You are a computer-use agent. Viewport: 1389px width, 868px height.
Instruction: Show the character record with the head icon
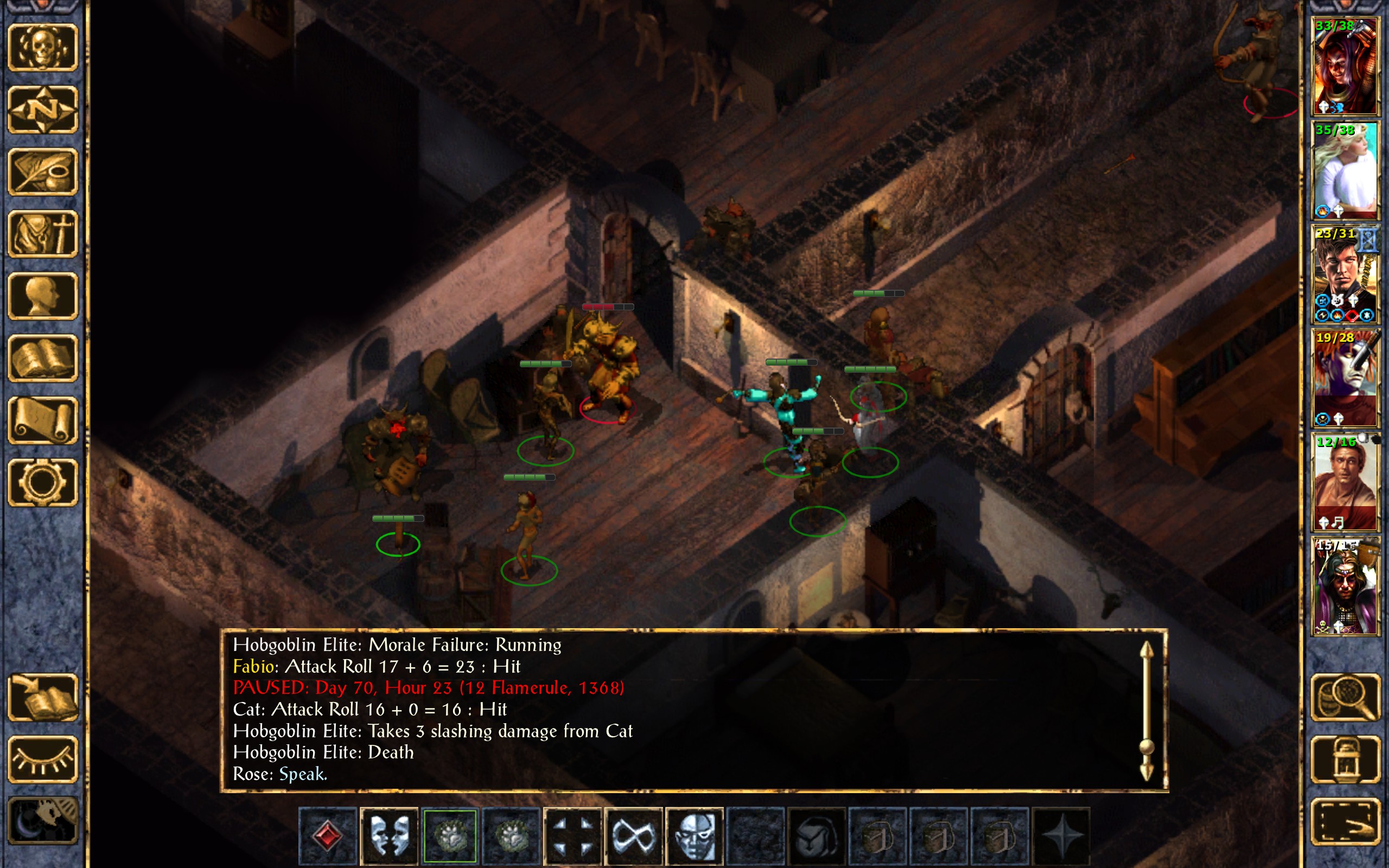[42, 296]
